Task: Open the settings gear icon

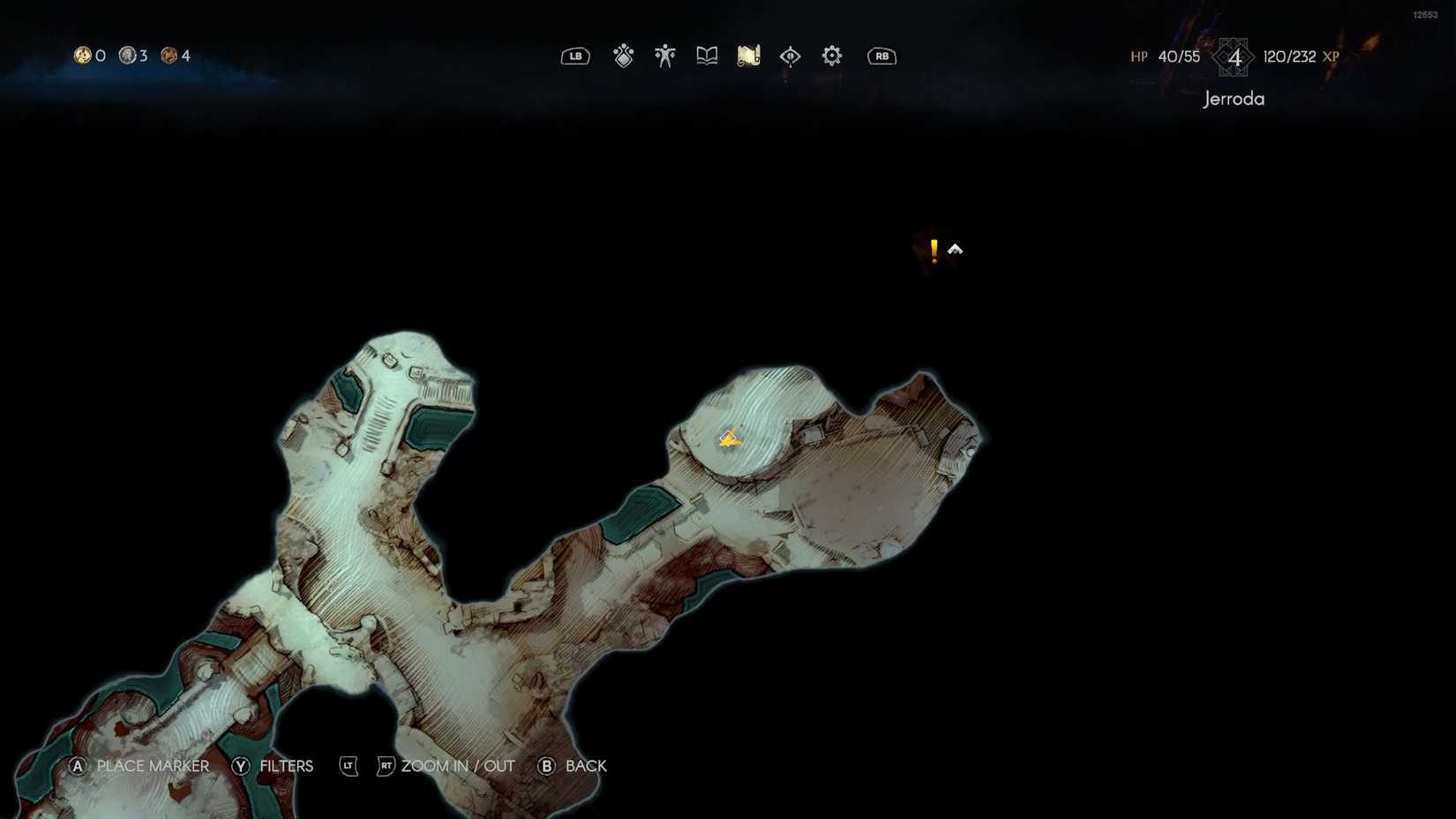Action: [830, 56]
